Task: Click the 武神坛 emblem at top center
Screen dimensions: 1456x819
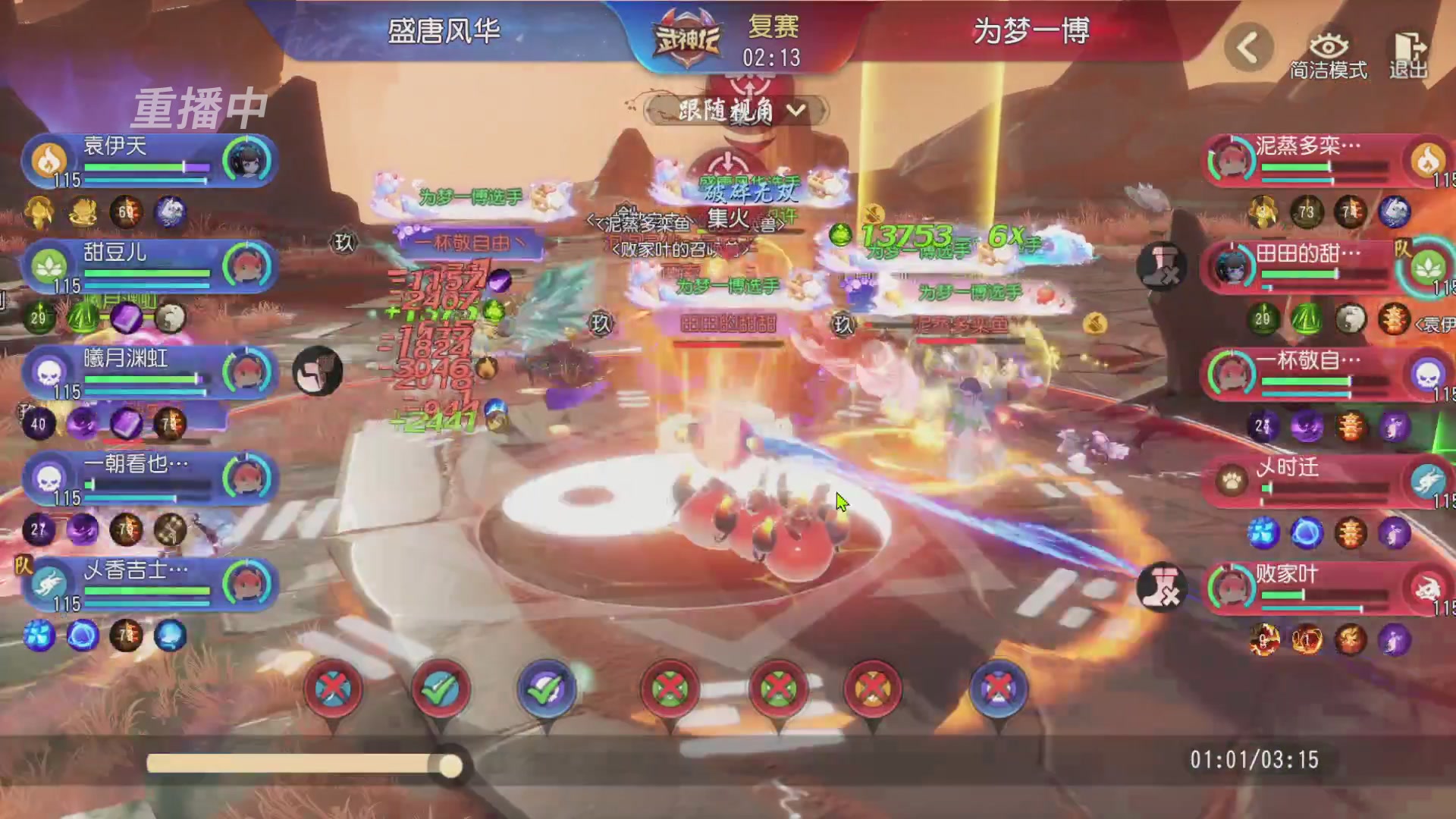Action: [685, 34]
